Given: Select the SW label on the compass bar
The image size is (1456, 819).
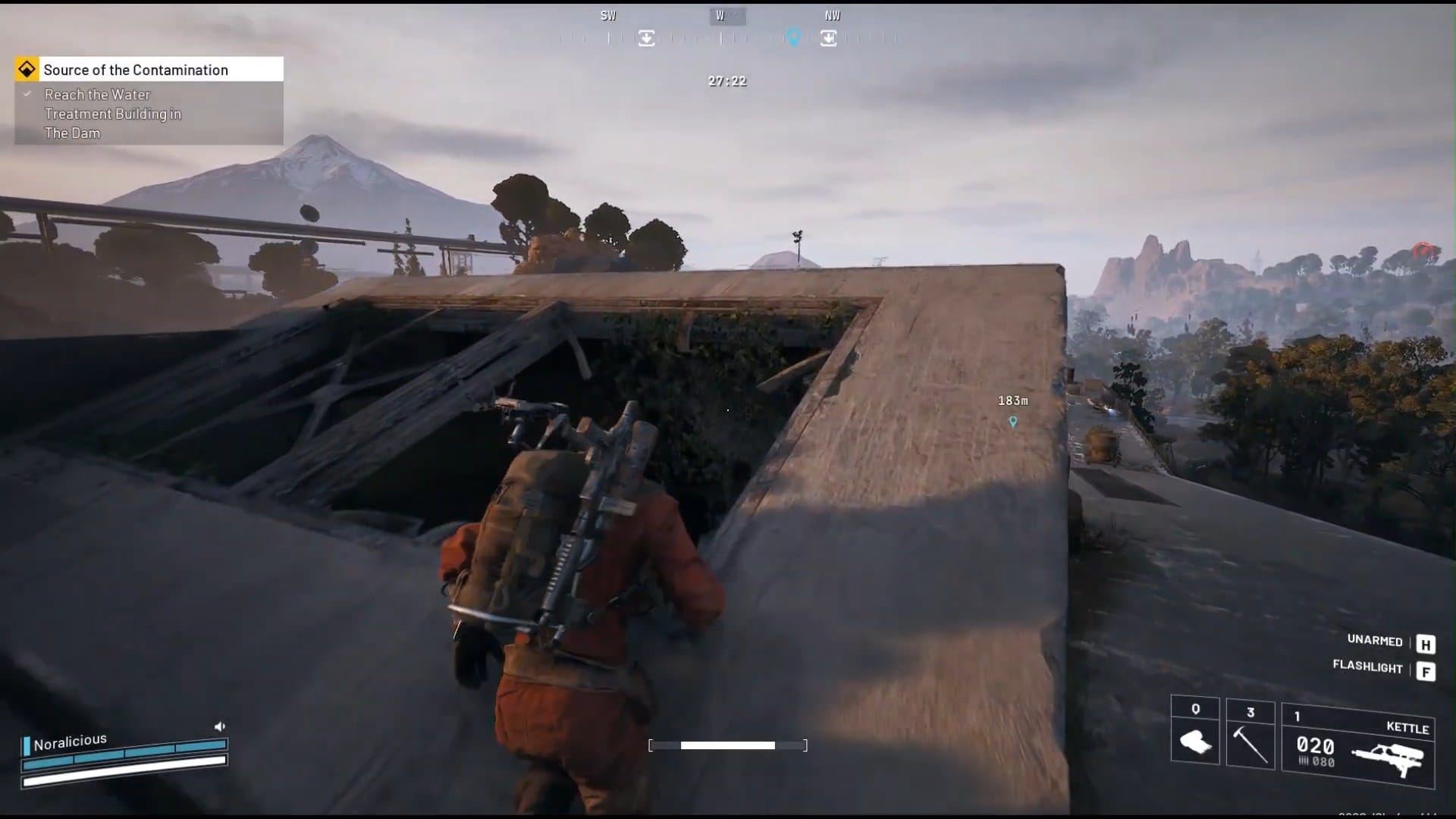Looking at the screenshot, I should coord(608,14).
